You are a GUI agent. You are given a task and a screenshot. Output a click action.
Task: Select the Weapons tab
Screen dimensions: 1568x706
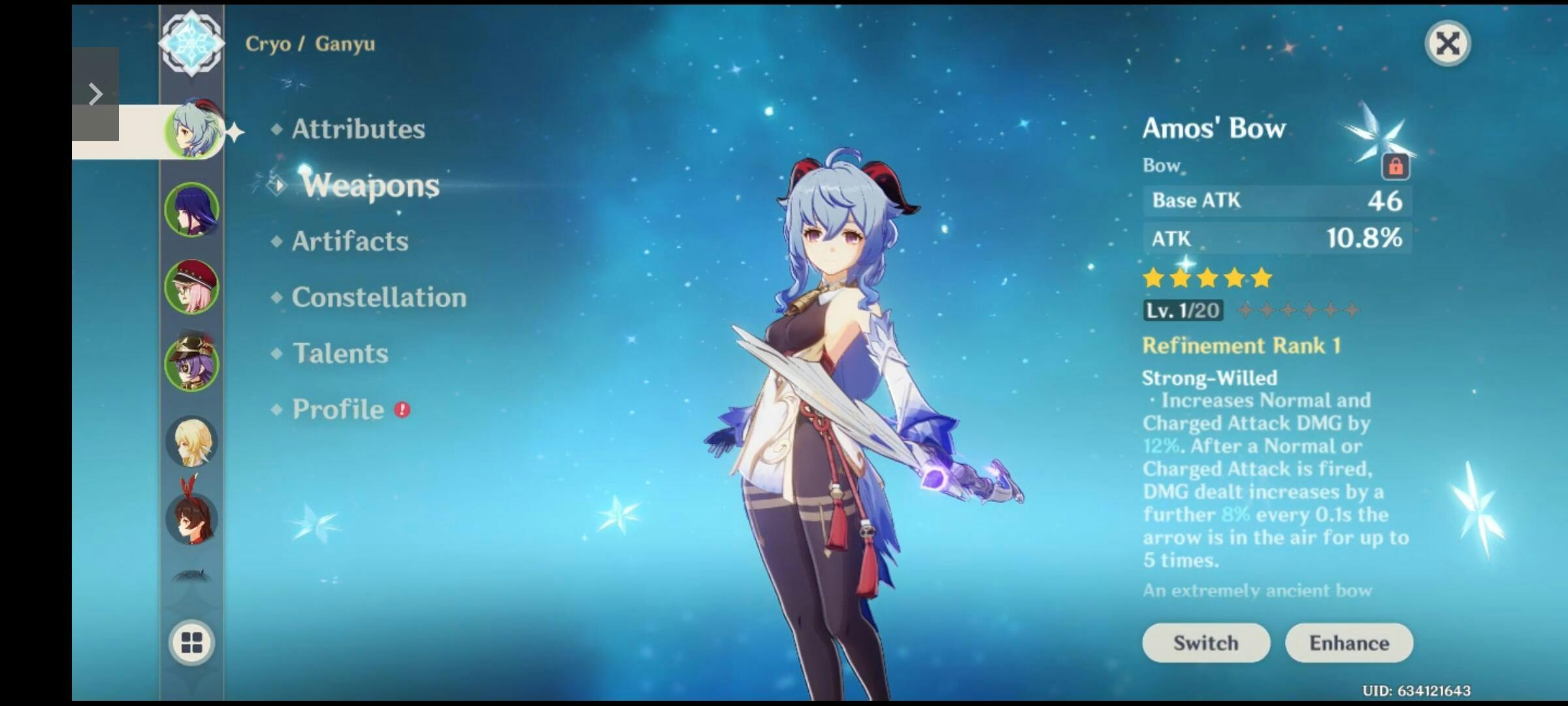coord(370,186)
